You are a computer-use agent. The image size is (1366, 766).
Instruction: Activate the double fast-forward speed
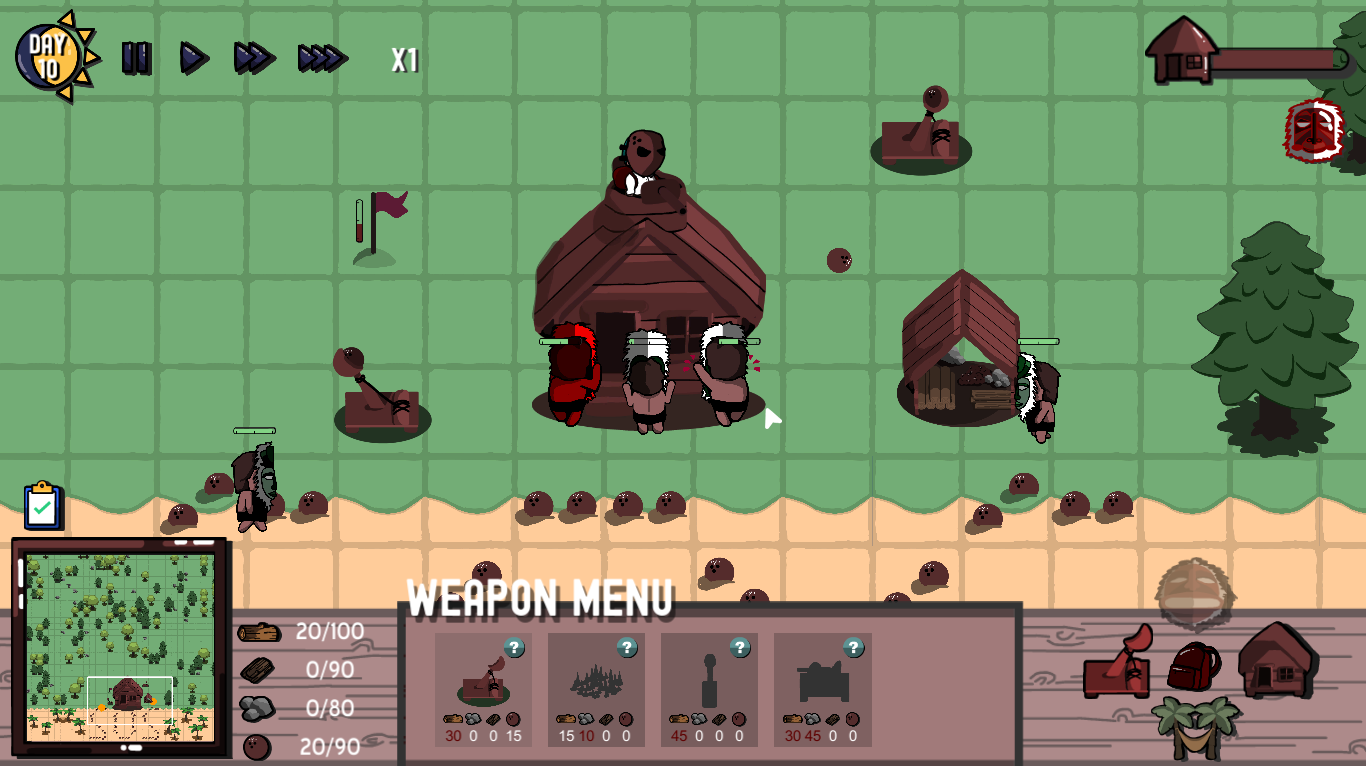[x=254, y=58]
